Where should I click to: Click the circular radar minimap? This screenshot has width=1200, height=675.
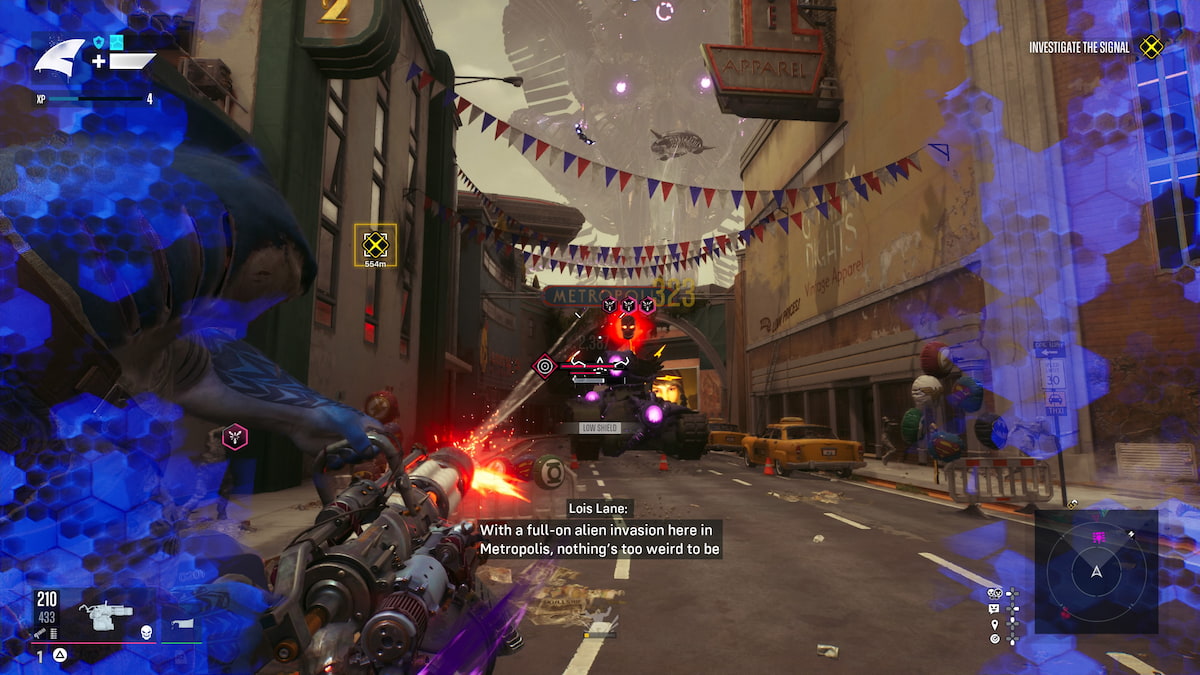[x=1096, y=571]
